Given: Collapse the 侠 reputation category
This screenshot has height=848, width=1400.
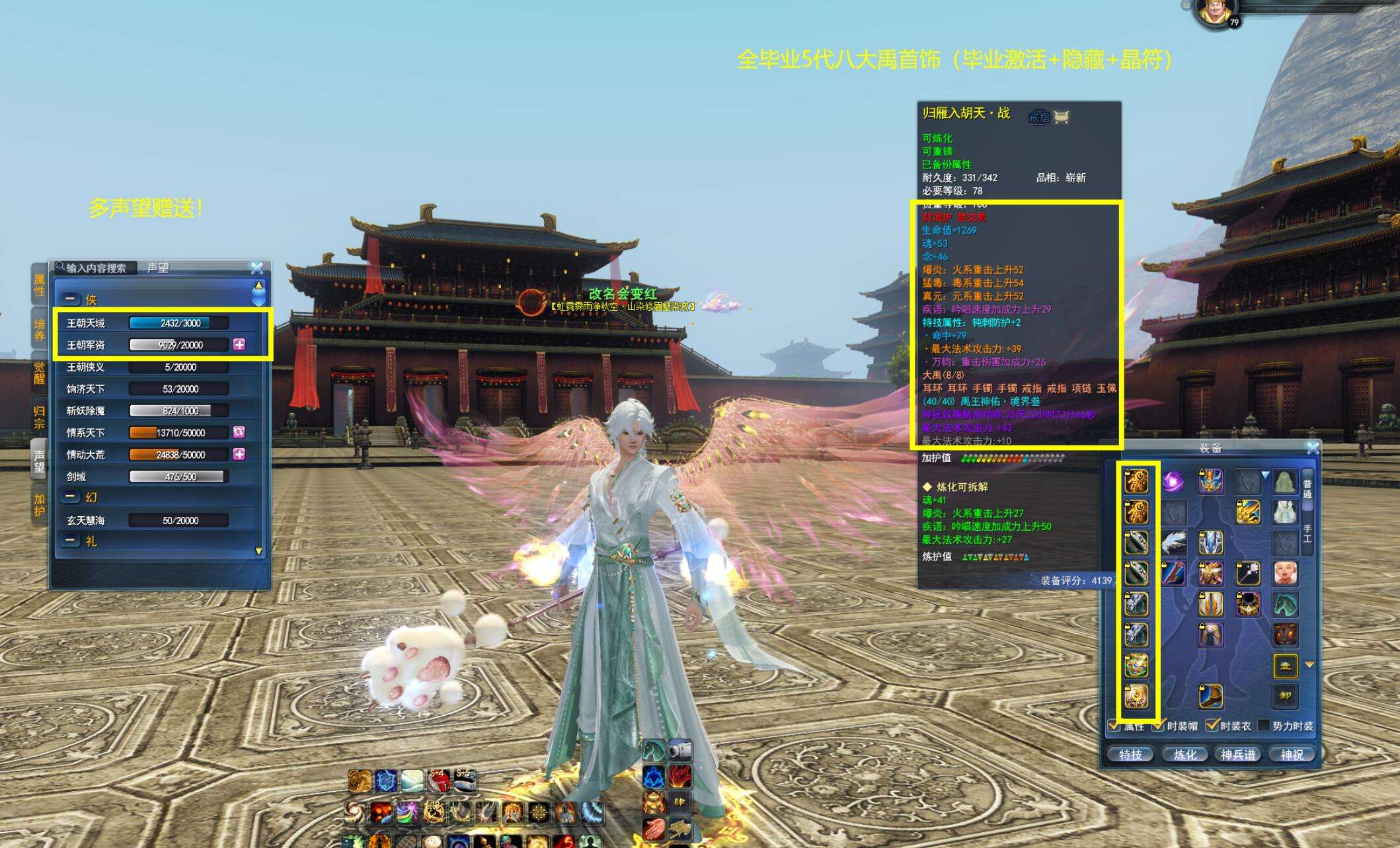Looking at the screenshot, I should point(72,299).
